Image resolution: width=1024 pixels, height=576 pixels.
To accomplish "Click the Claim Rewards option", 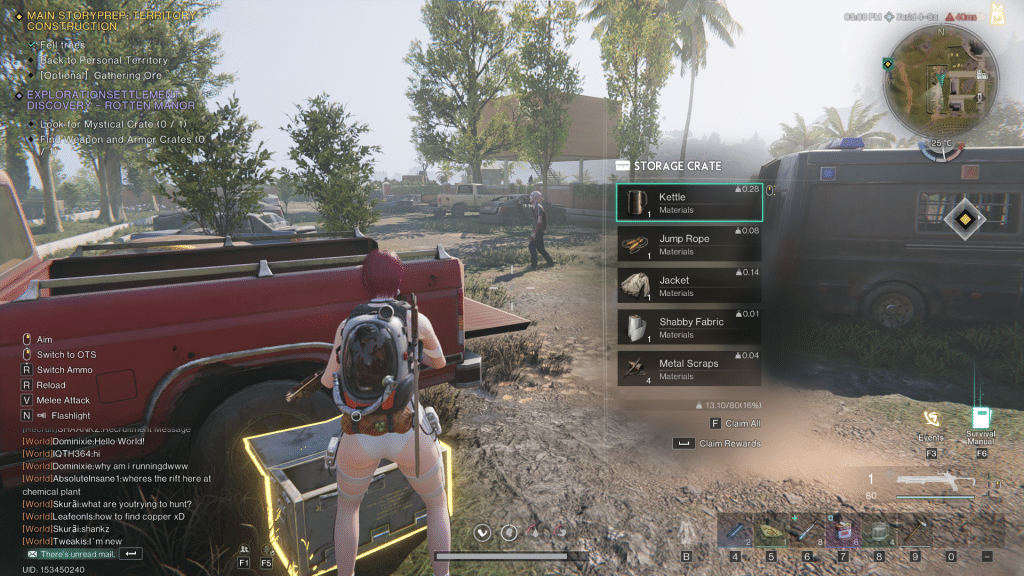I will coord(718,443).
